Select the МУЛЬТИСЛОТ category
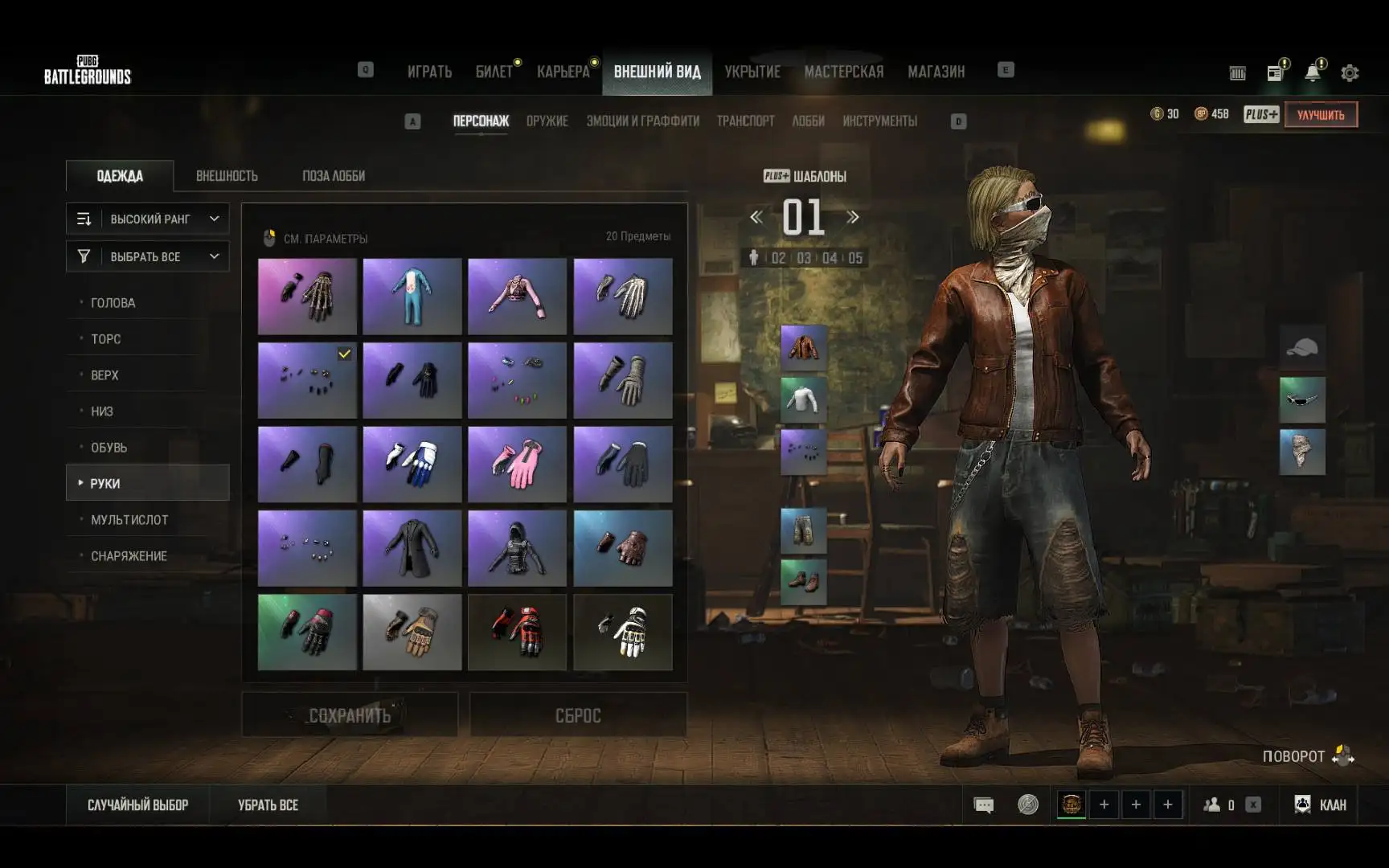 click(129, 520)
